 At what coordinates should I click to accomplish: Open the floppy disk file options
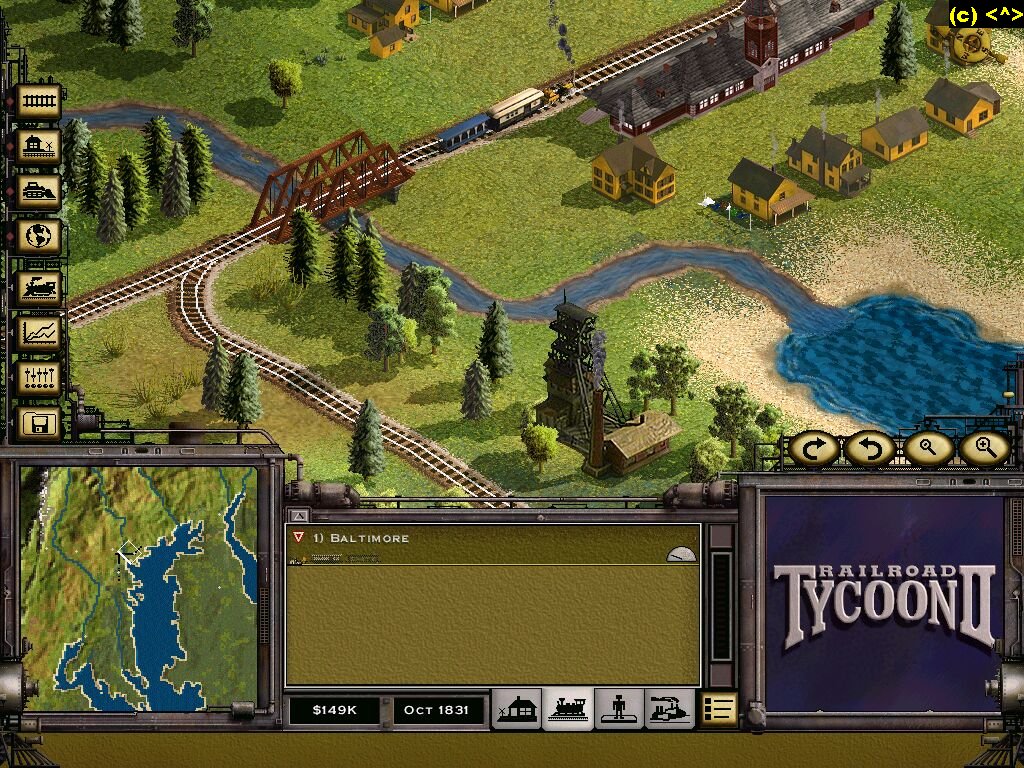pos(40,425)
